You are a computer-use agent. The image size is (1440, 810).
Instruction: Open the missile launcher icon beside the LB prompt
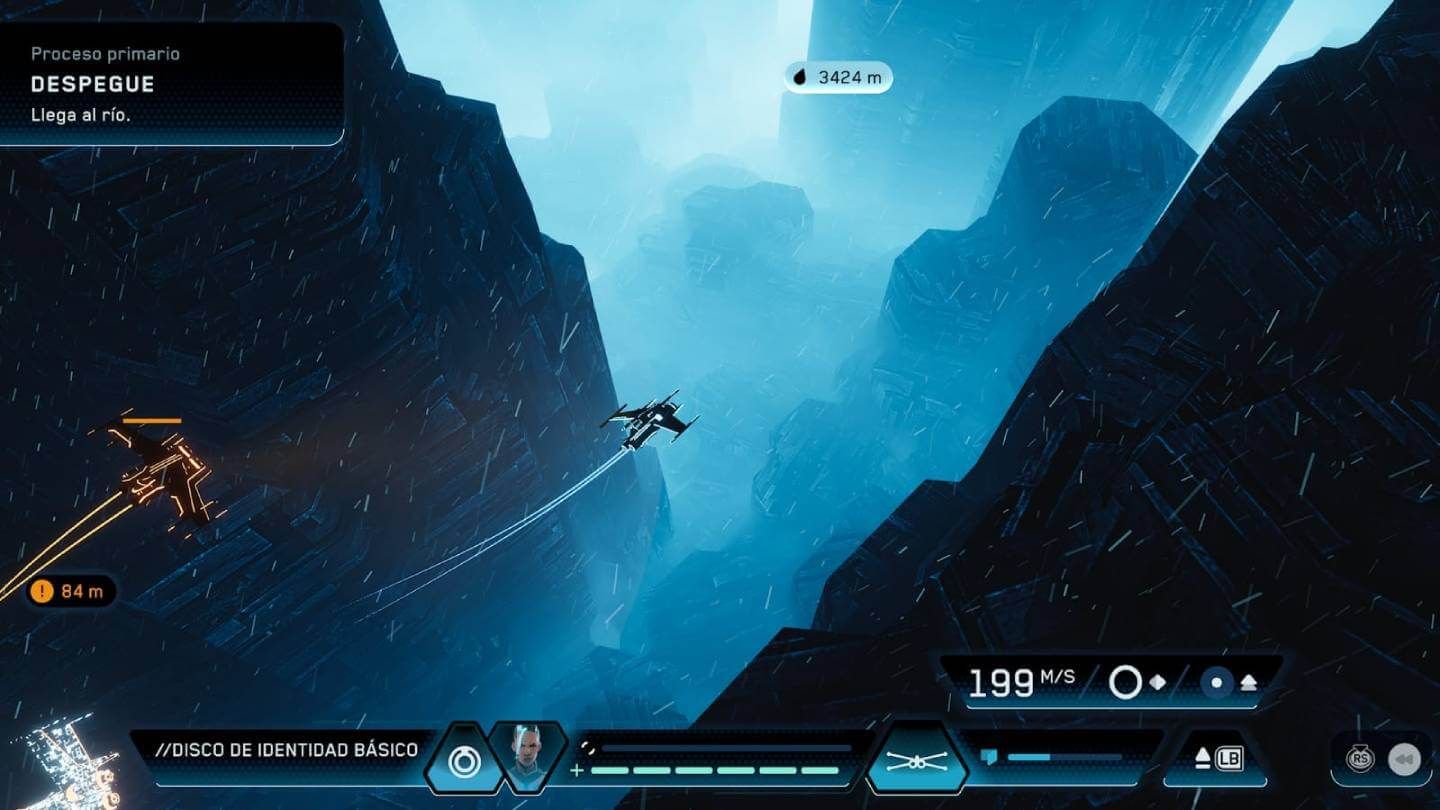pyautogui.click(x=1202, y=758)
